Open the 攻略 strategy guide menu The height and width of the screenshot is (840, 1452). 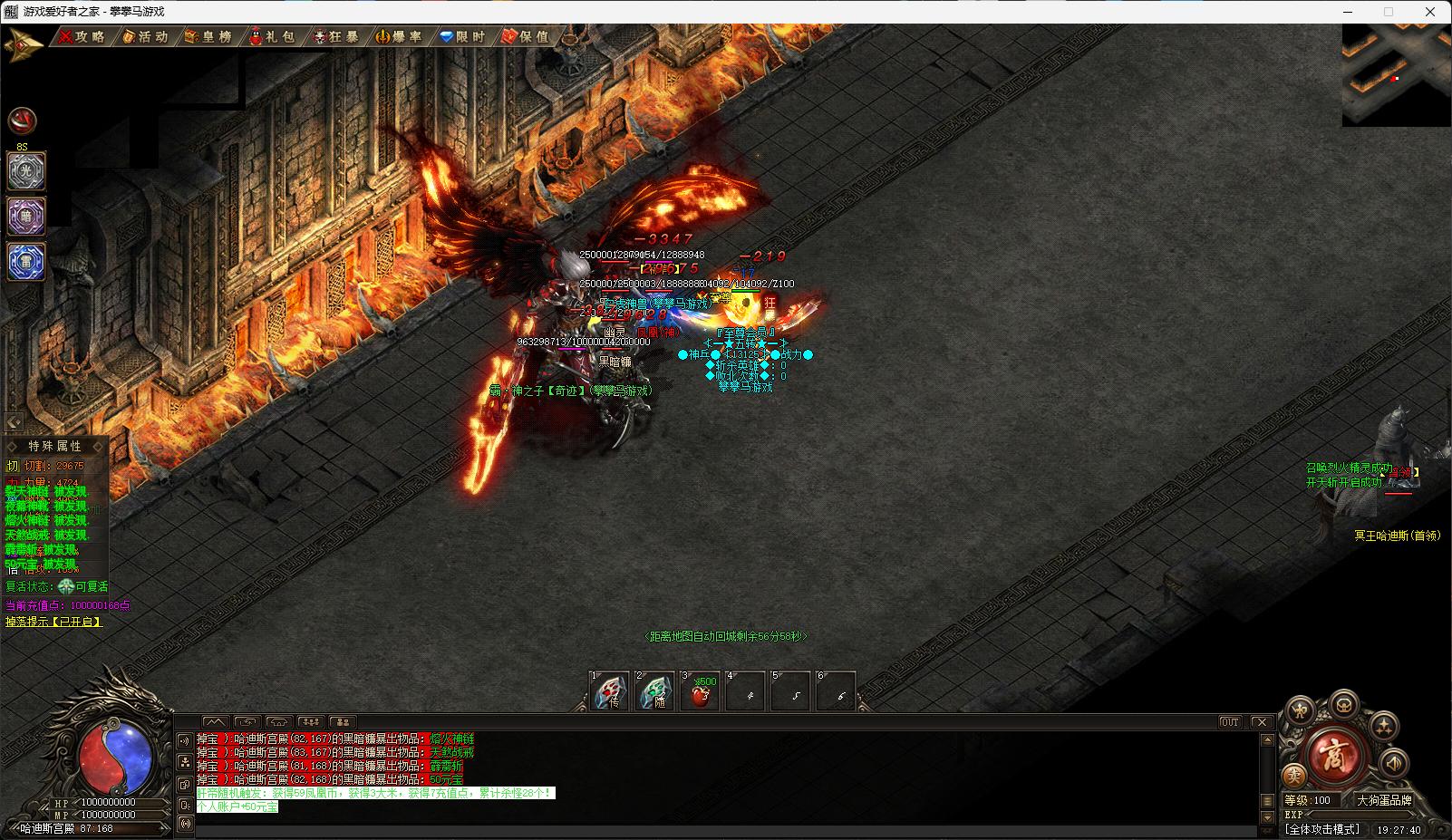point(82,36)
